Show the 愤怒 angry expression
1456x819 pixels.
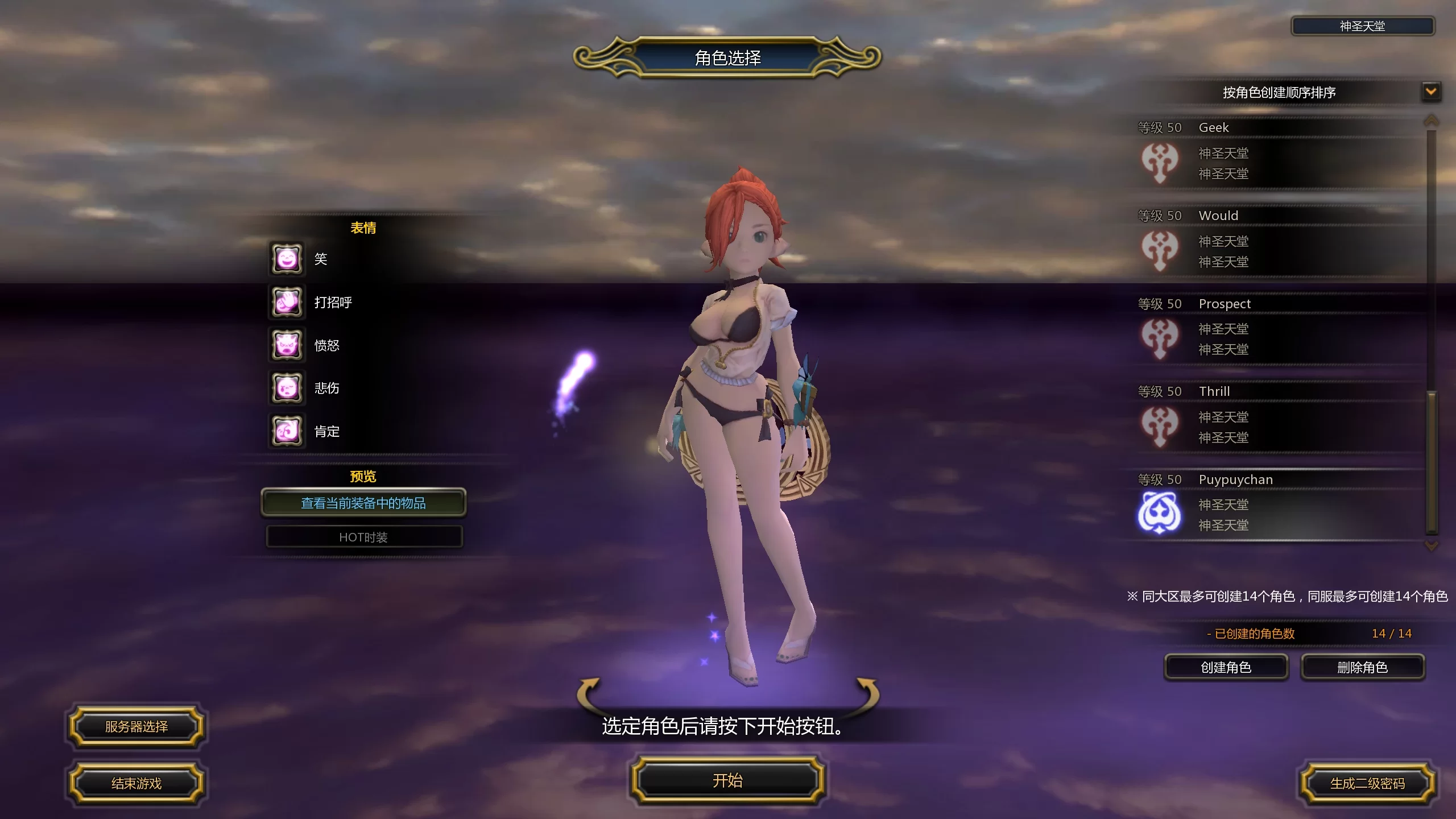tap(287, 345)
